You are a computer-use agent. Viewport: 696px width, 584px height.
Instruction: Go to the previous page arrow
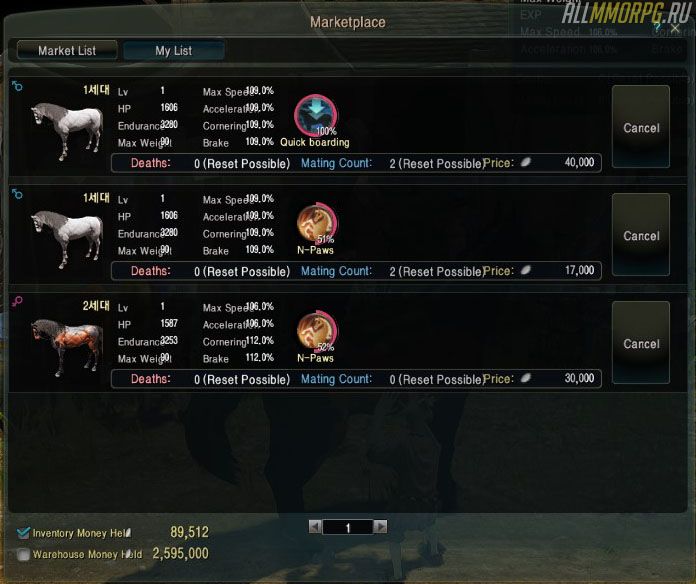(x=315, y=527)
